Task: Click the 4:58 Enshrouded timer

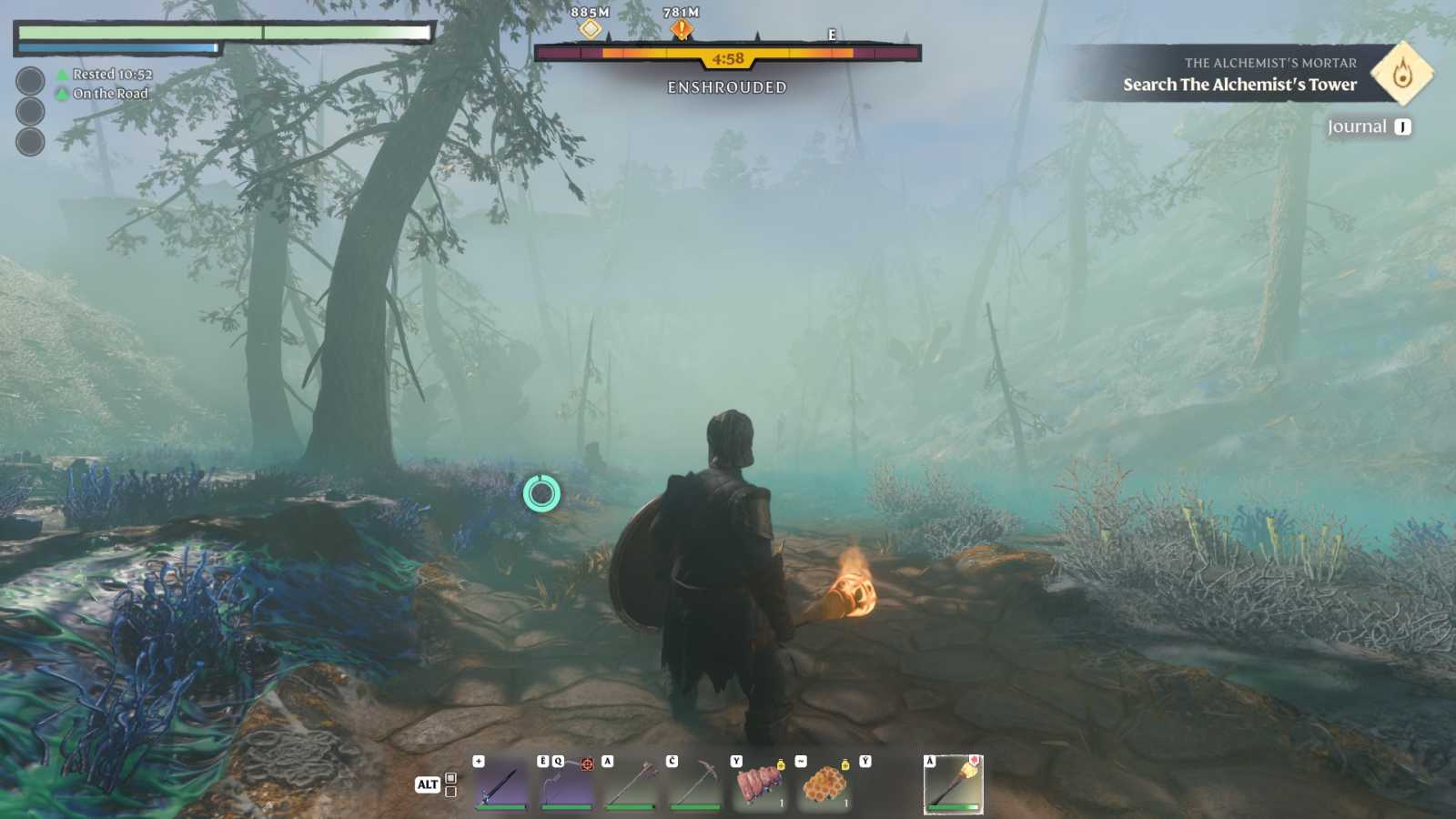Action: pyautogui.click(x=727, y=59)
